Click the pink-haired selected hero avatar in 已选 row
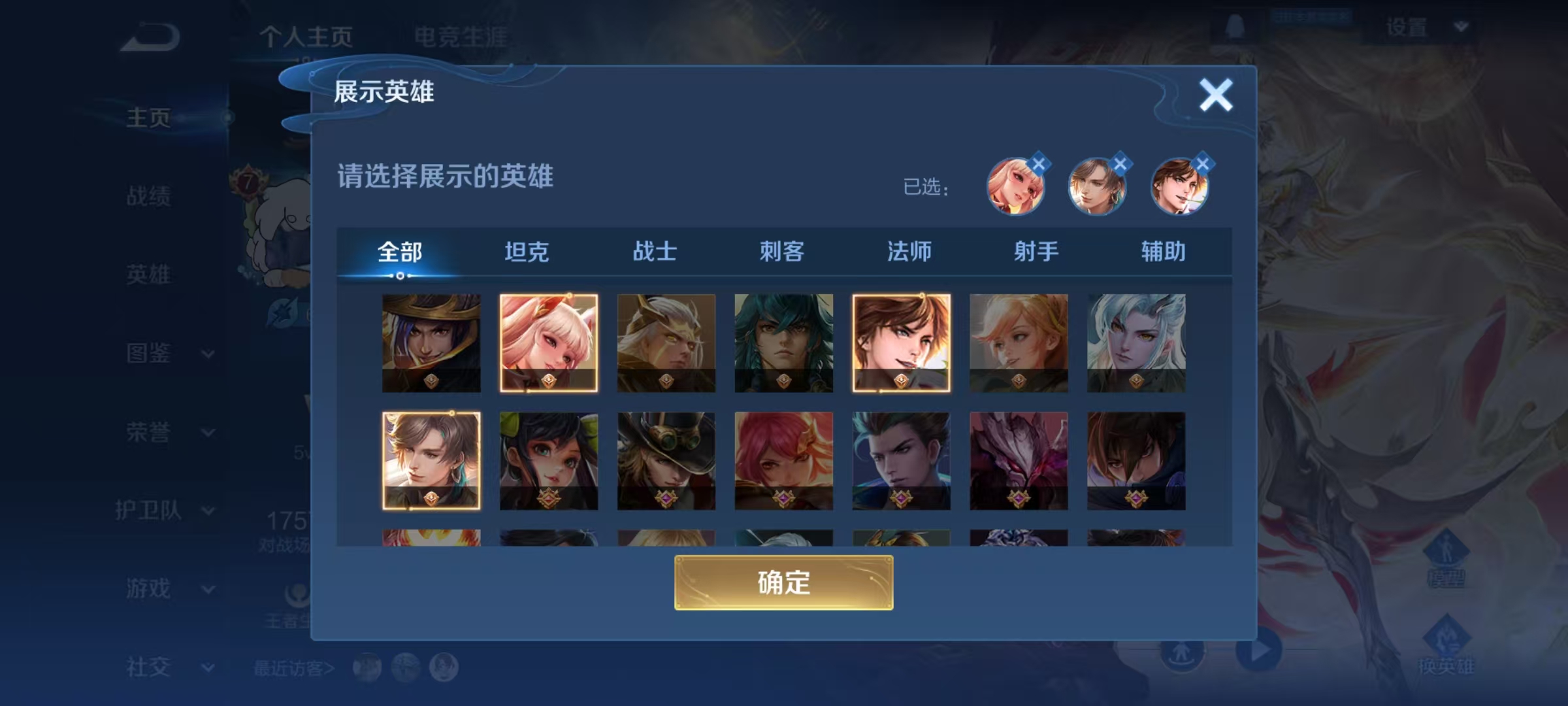Screen dimensions: 1568x706 tap(1017, 188)
